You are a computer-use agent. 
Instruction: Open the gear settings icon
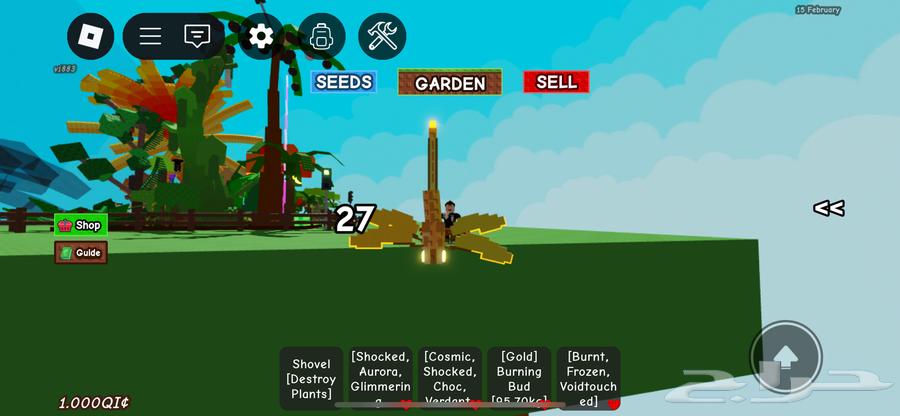pyautogui.click(x=261, y=37)
